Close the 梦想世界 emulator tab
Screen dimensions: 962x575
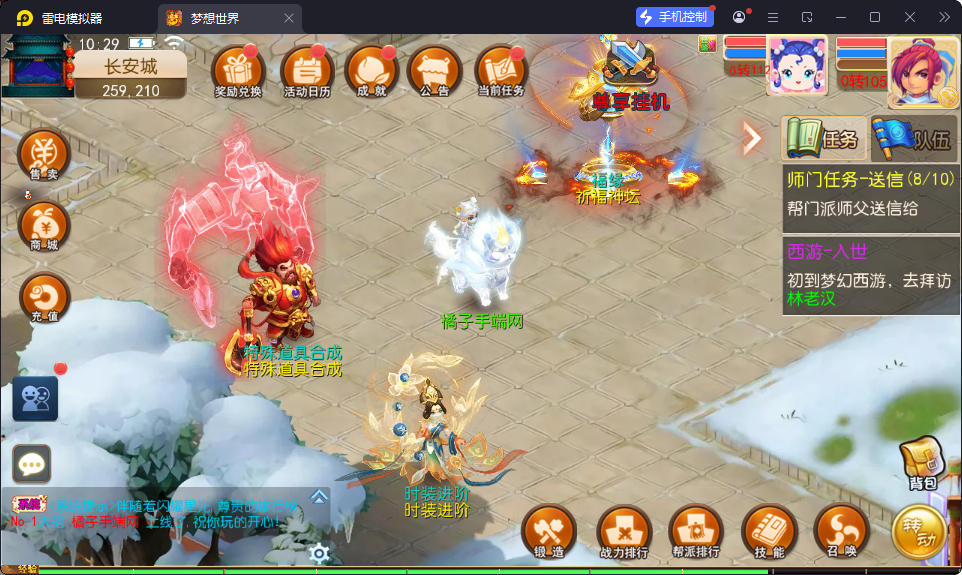click(x=289, y=18)
